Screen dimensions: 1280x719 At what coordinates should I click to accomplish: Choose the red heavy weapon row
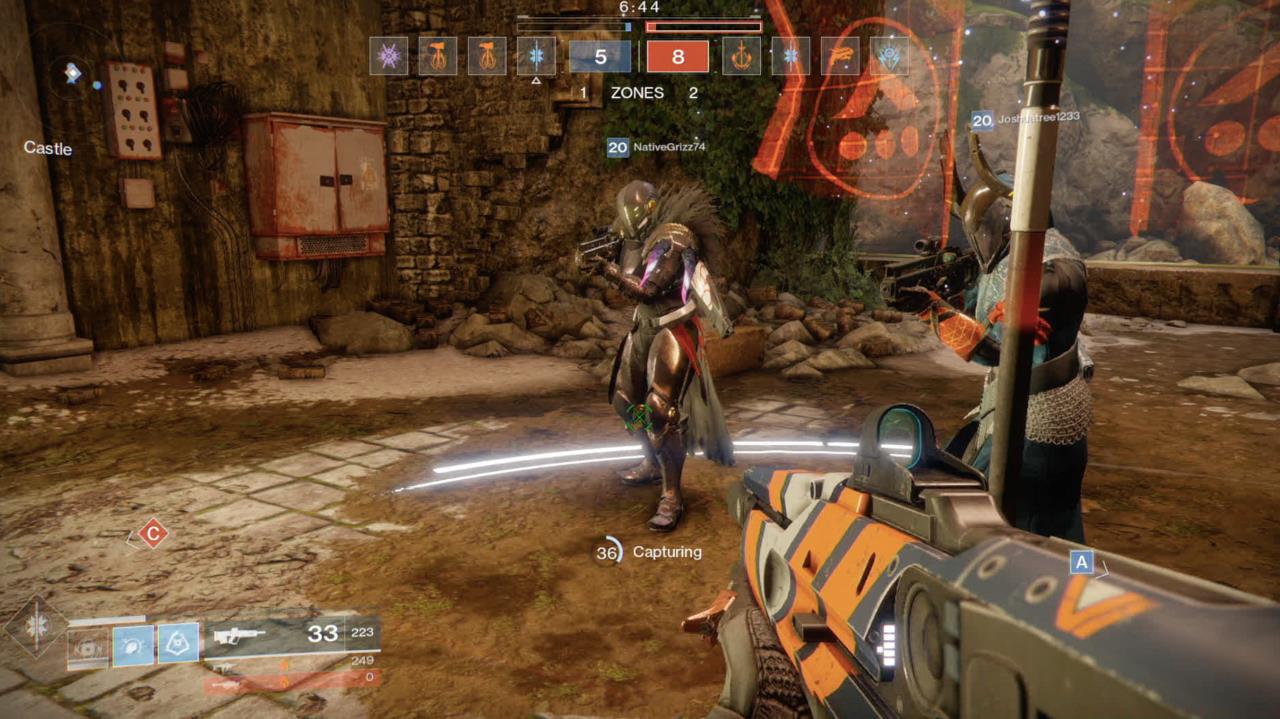[x=292, y=682]
